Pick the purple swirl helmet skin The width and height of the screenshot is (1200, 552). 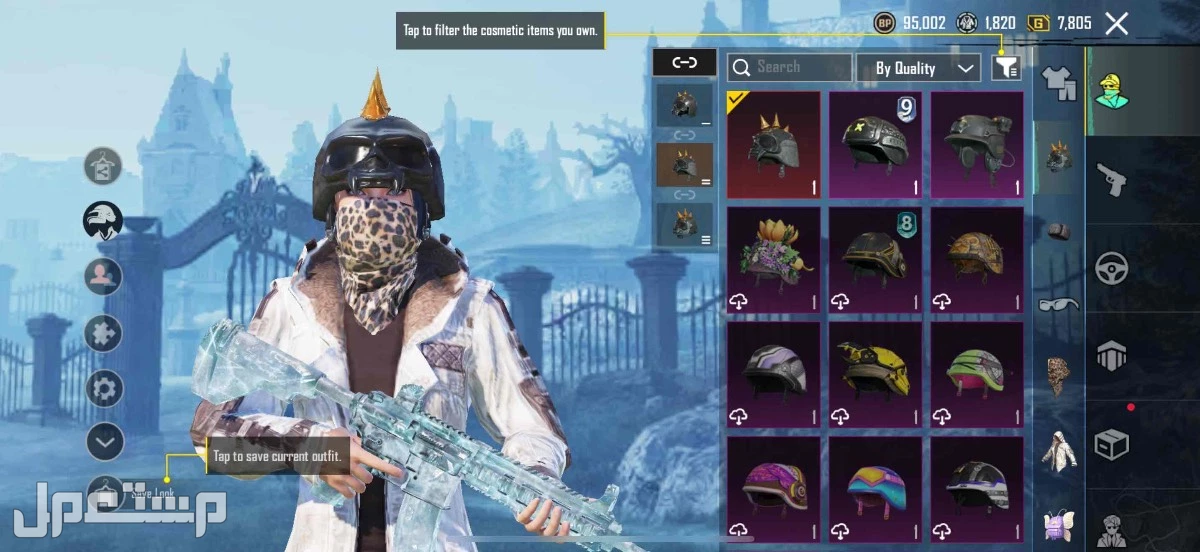pos(773,488)
